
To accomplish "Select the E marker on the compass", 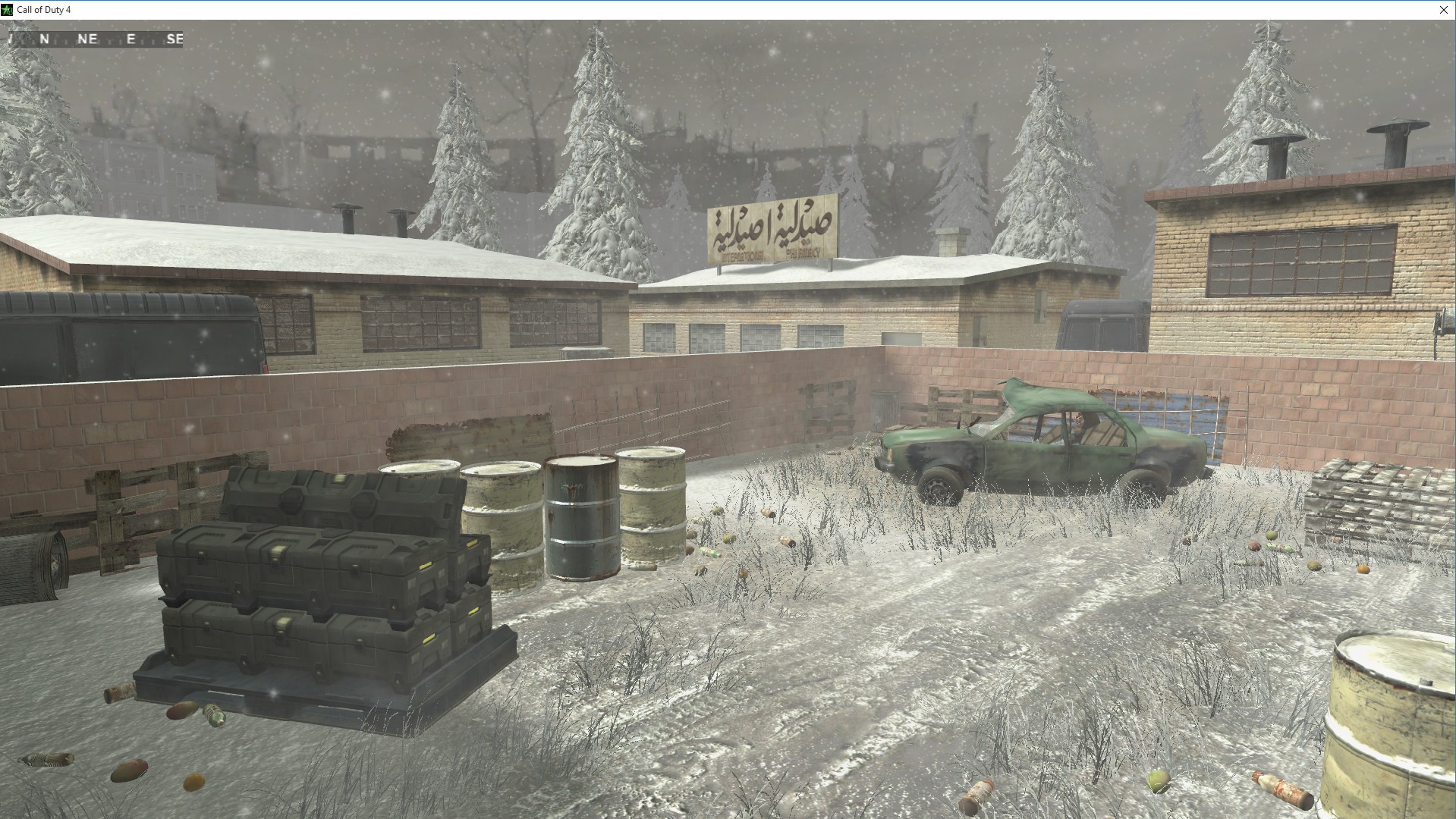I will click(x=129, y=39).
